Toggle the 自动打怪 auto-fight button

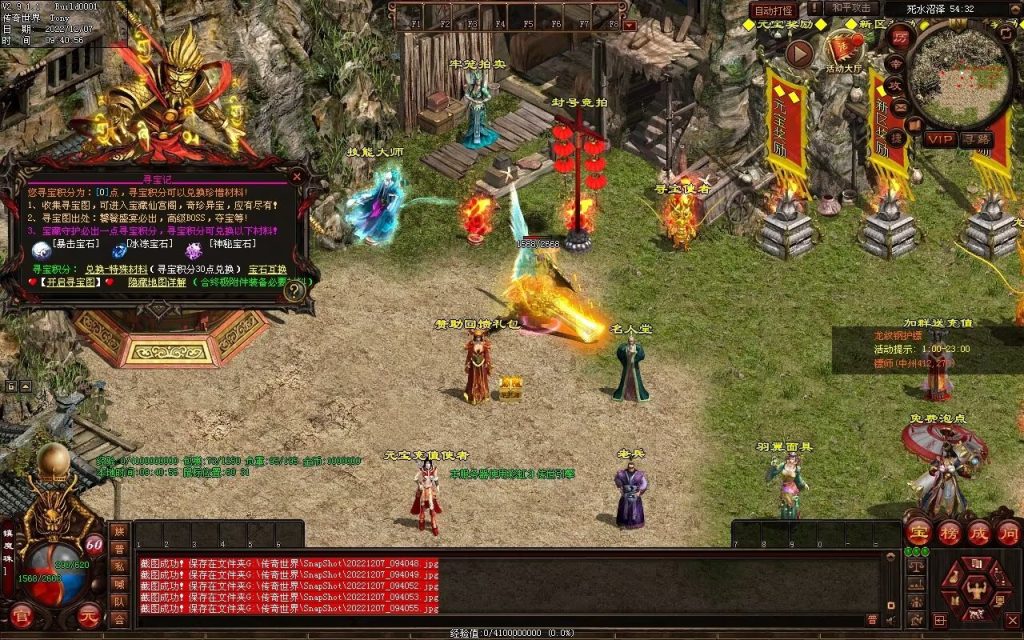click(774, 9)
